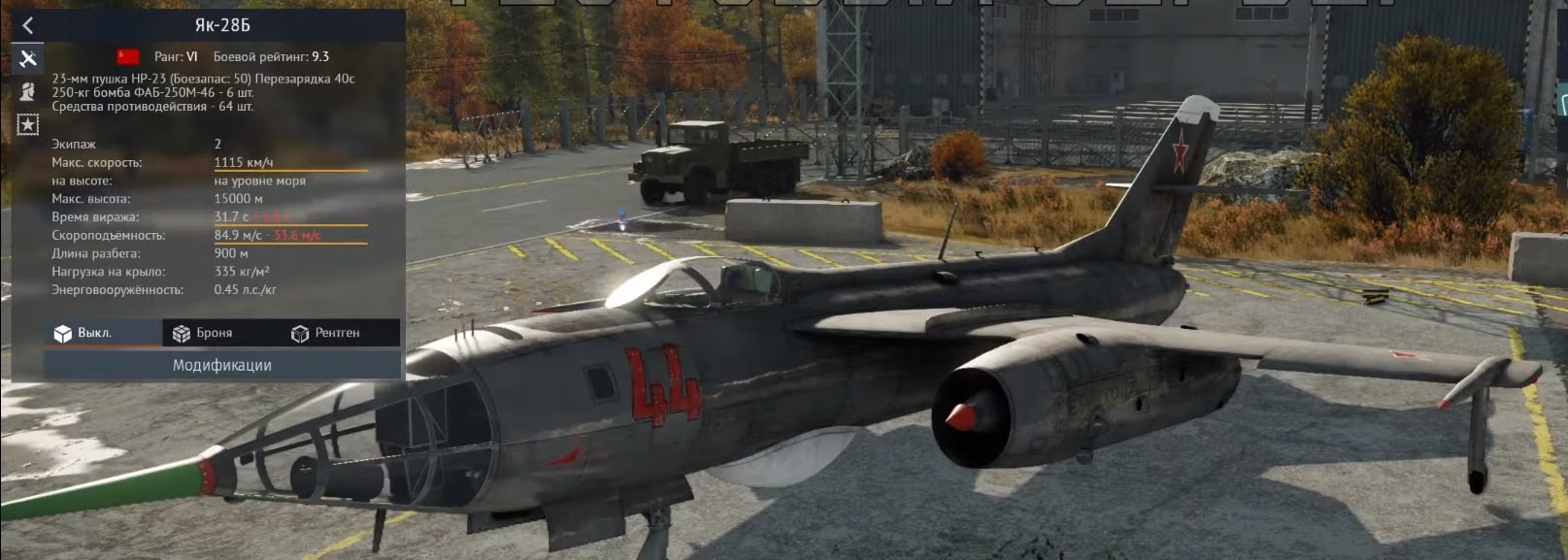Select the Выкл. view mode
Screen dimensions: 1568x560
[x=83, y=333]
